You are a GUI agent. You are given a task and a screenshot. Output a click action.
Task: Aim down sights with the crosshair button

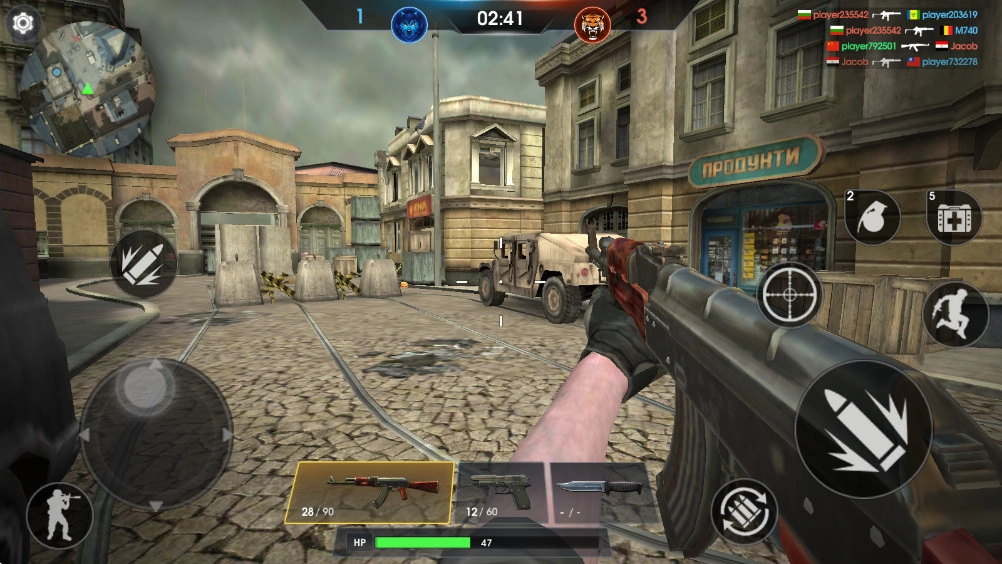pyautogui.click(x=789, y=295)
